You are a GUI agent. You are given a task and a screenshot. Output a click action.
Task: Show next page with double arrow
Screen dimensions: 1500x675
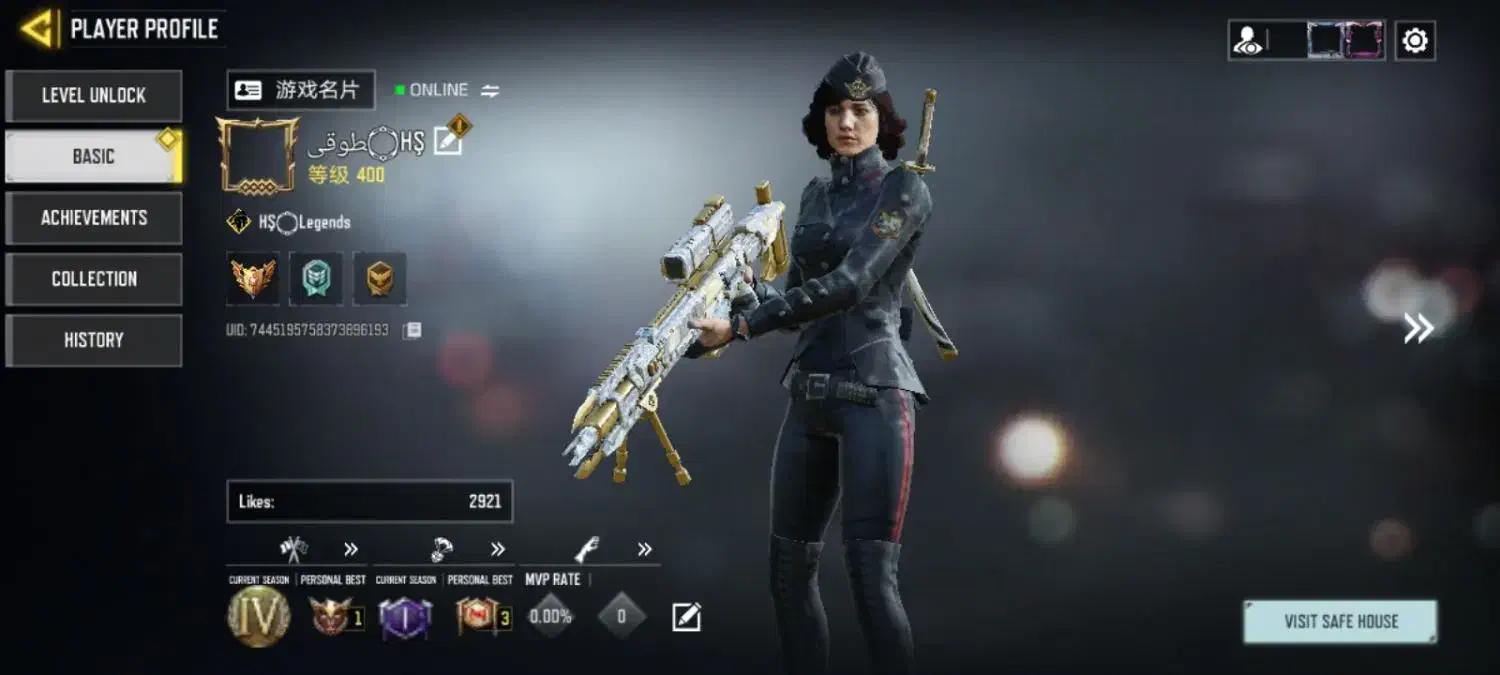click(1418, 328)
